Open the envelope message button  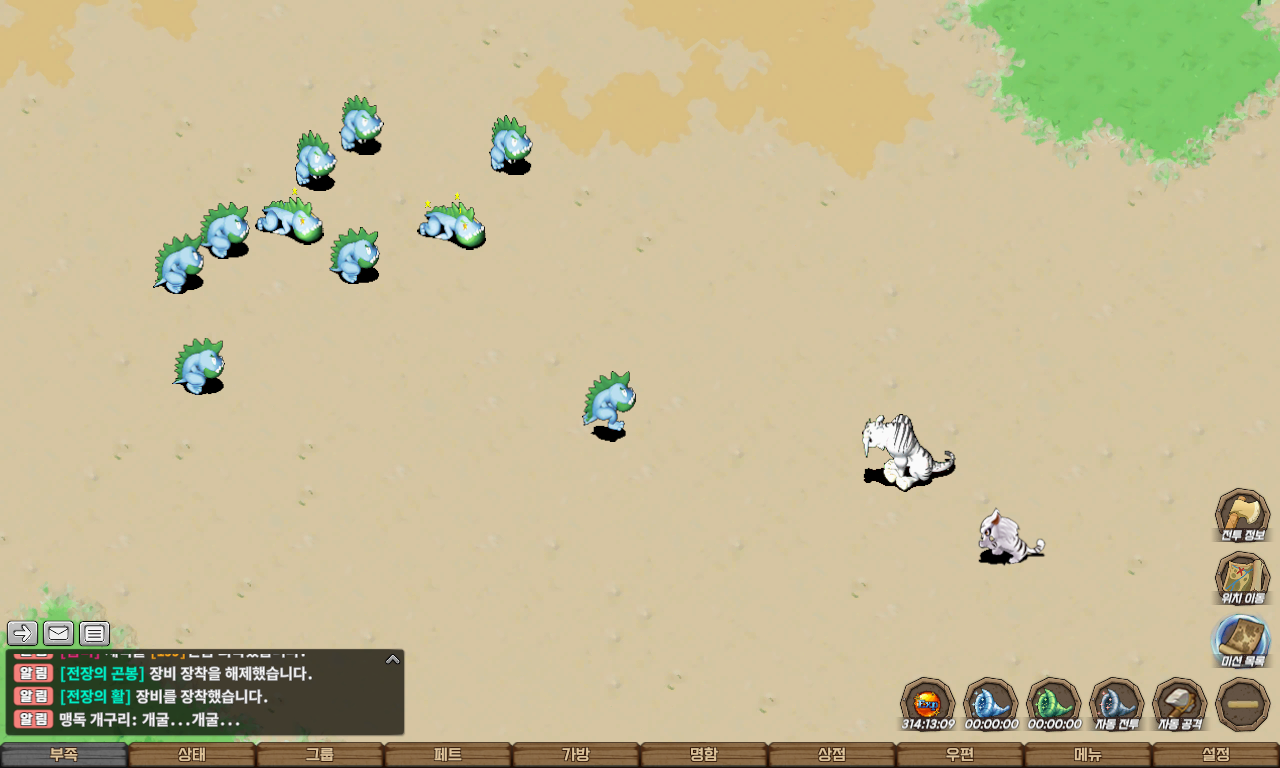[58, 633]
